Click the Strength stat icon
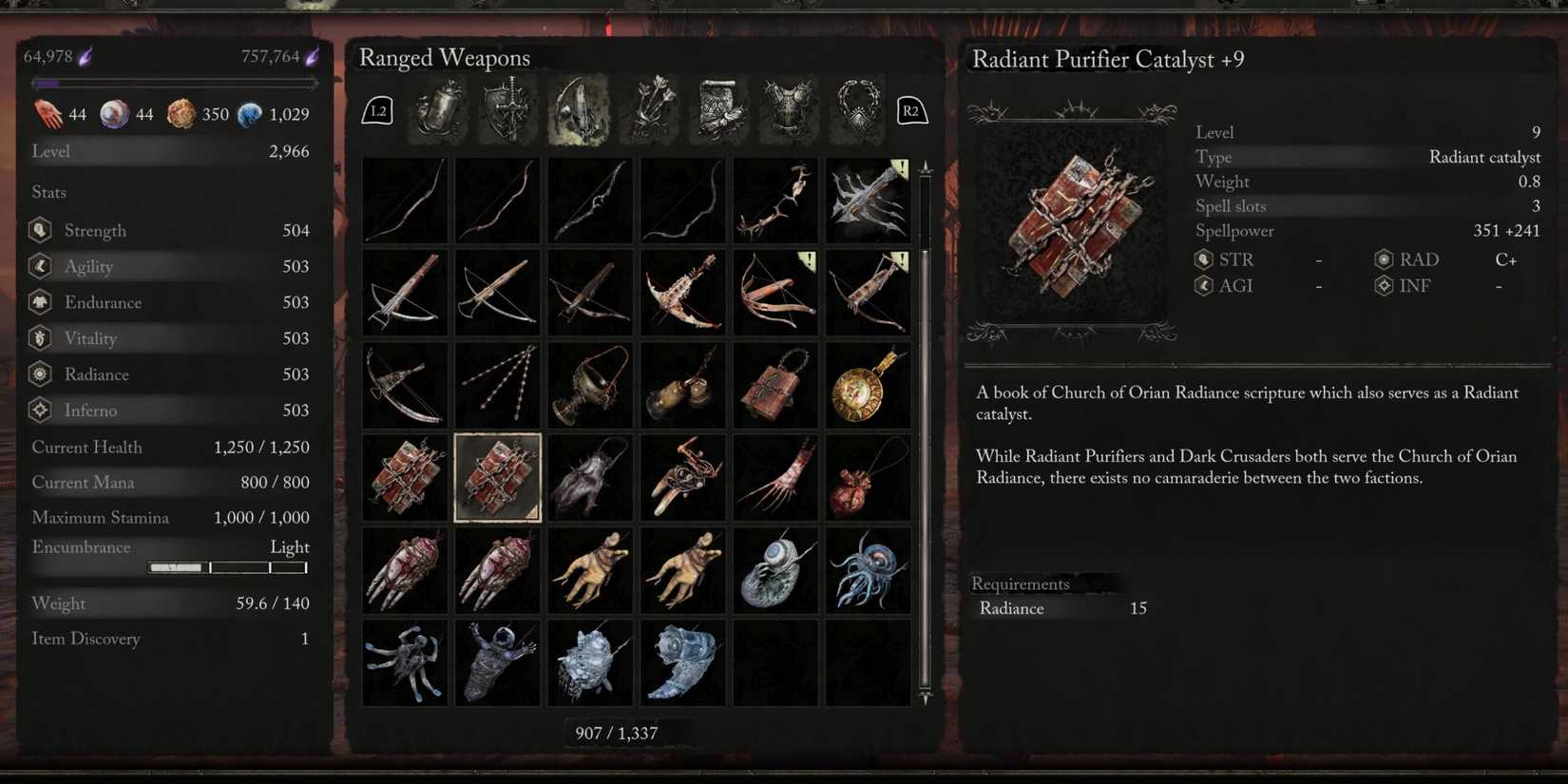The width and height of the screenshot is (1568, 784). 39,229
